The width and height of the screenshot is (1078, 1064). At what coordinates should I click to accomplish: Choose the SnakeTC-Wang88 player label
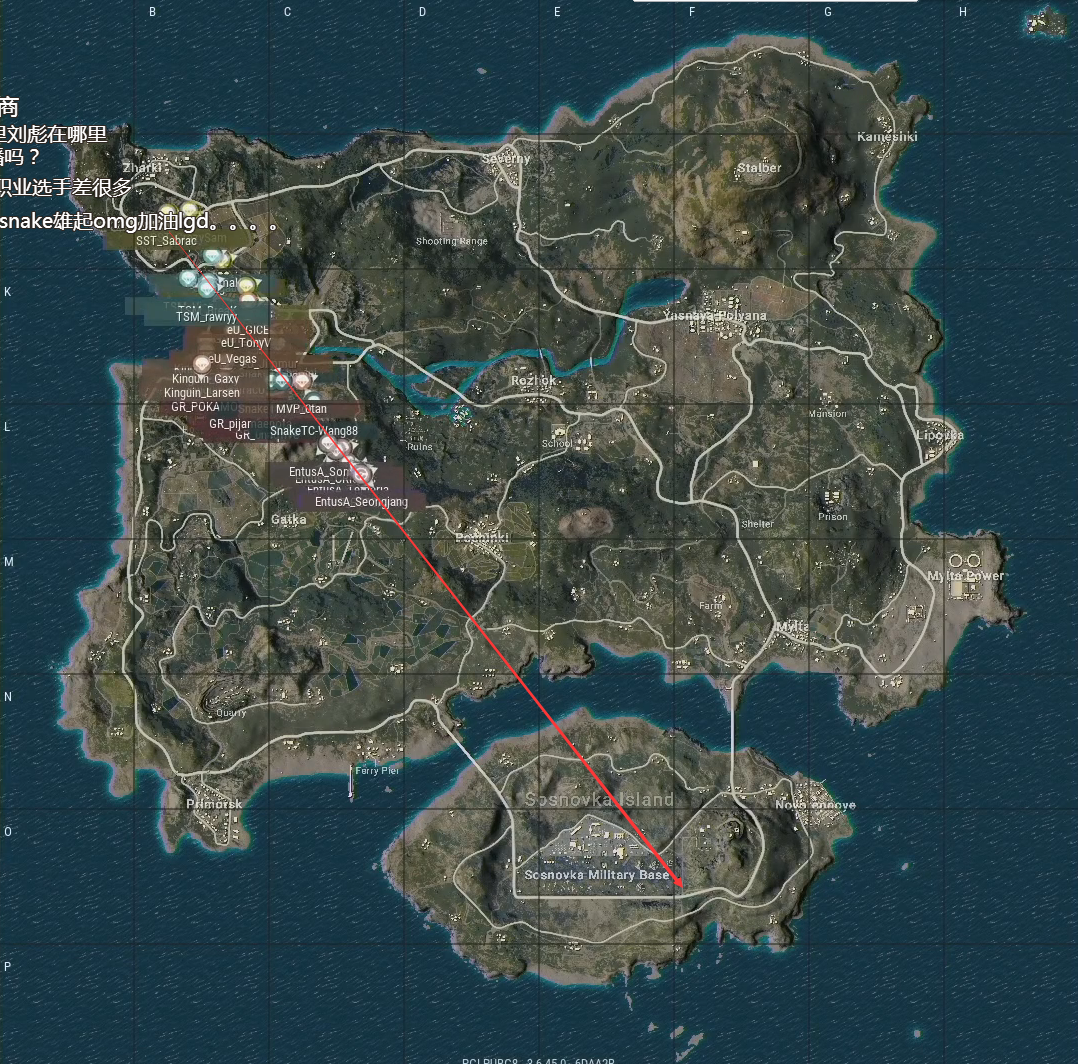pyautogui.click(x=314, y=430)
